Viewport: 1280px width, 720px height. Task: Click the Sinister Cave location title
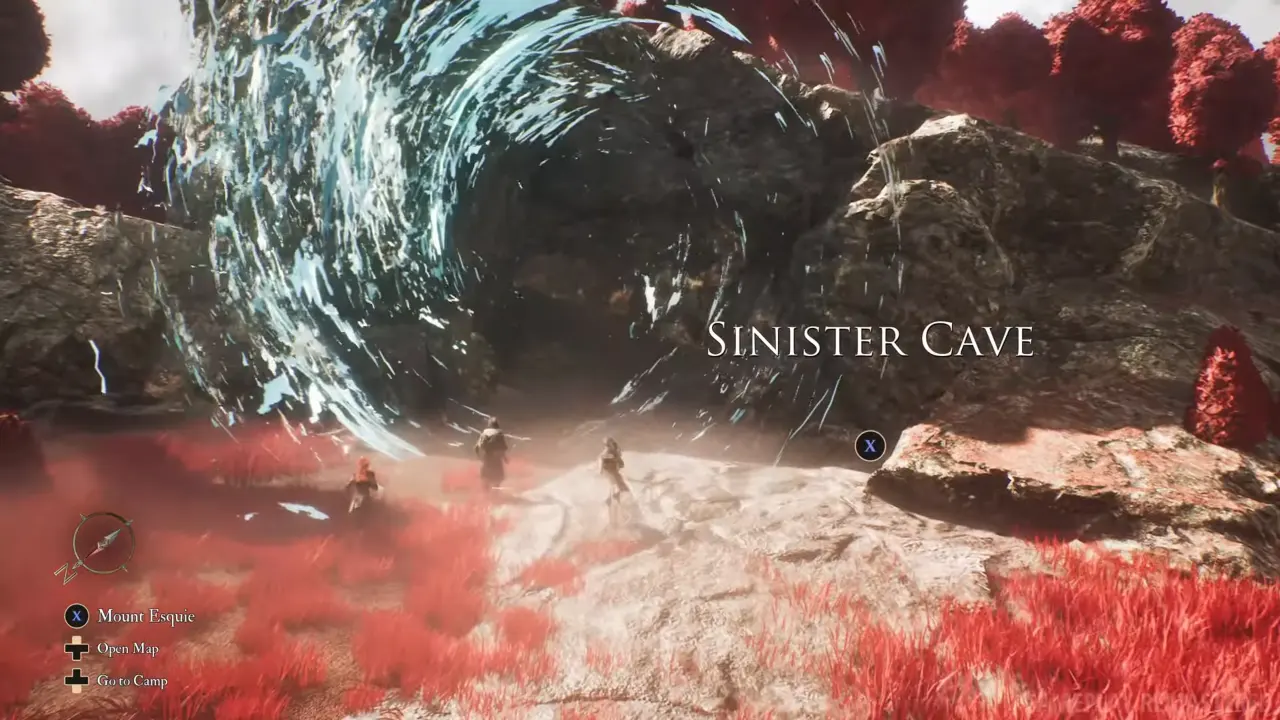click(x=870, y=340)
